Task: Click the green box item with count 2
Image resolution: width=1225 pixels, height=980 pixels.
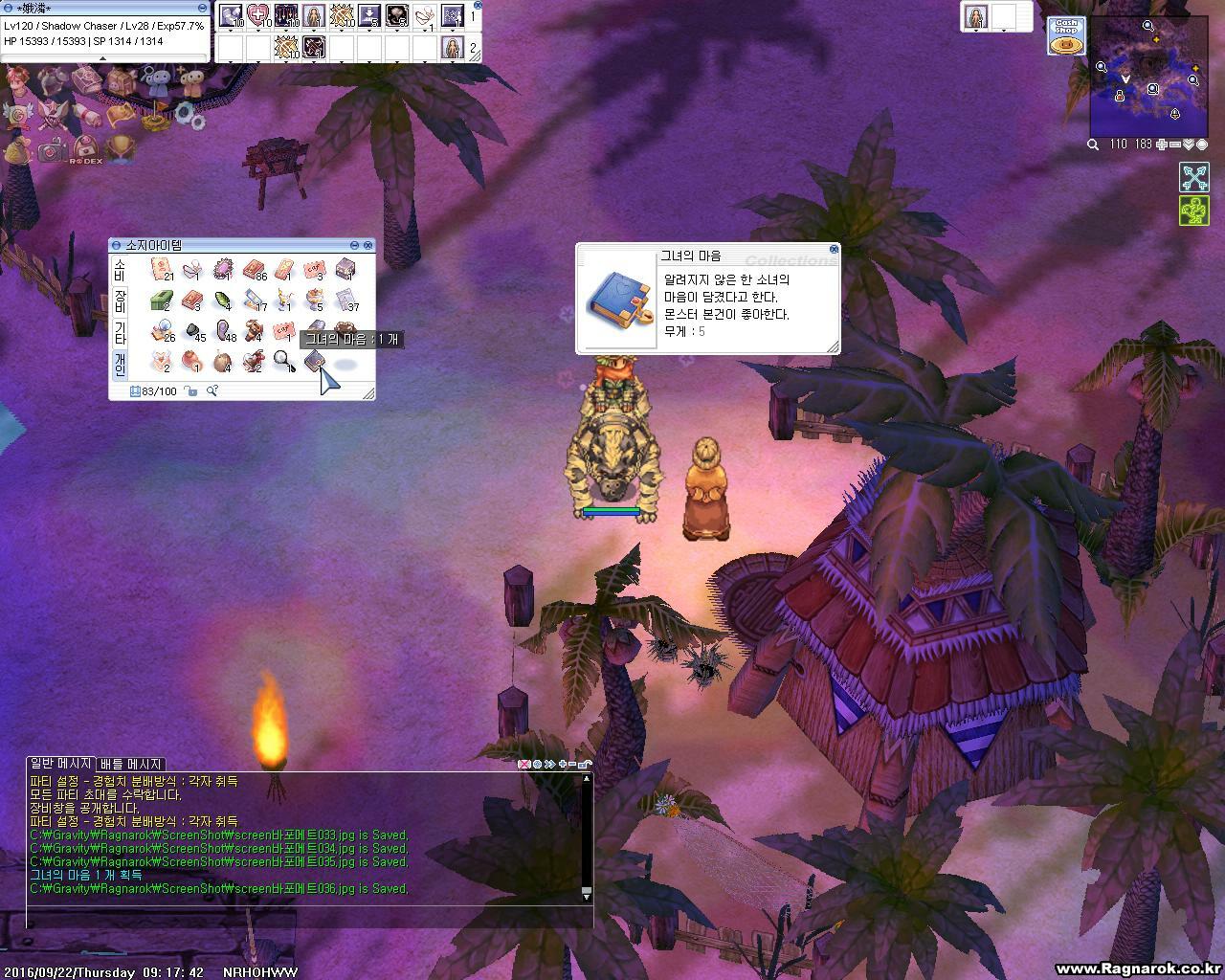Action: 161,301
